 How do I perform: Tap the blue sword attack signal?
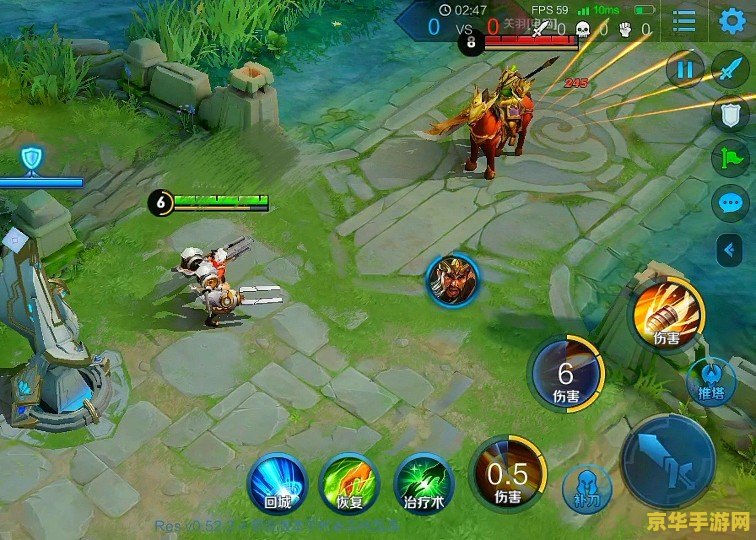pyautogui.click(x=731, y=71)
